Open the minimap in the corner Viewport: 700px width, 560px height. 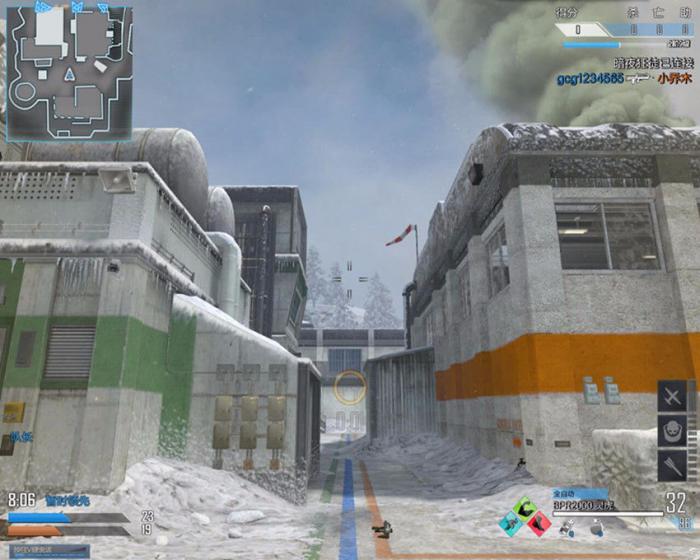coord(68,71)
